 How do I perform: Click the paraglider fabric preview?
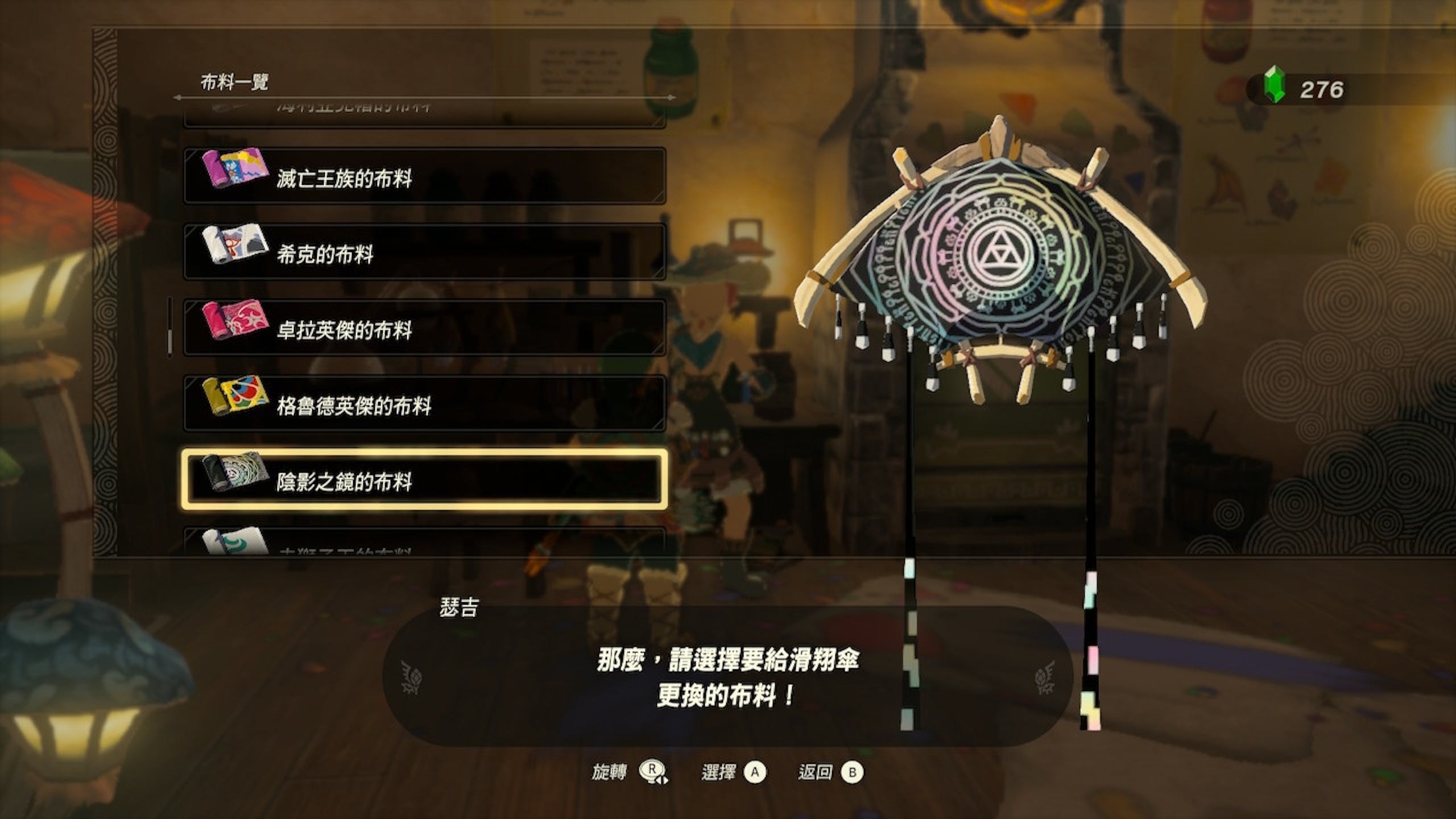tap(998, 267)
